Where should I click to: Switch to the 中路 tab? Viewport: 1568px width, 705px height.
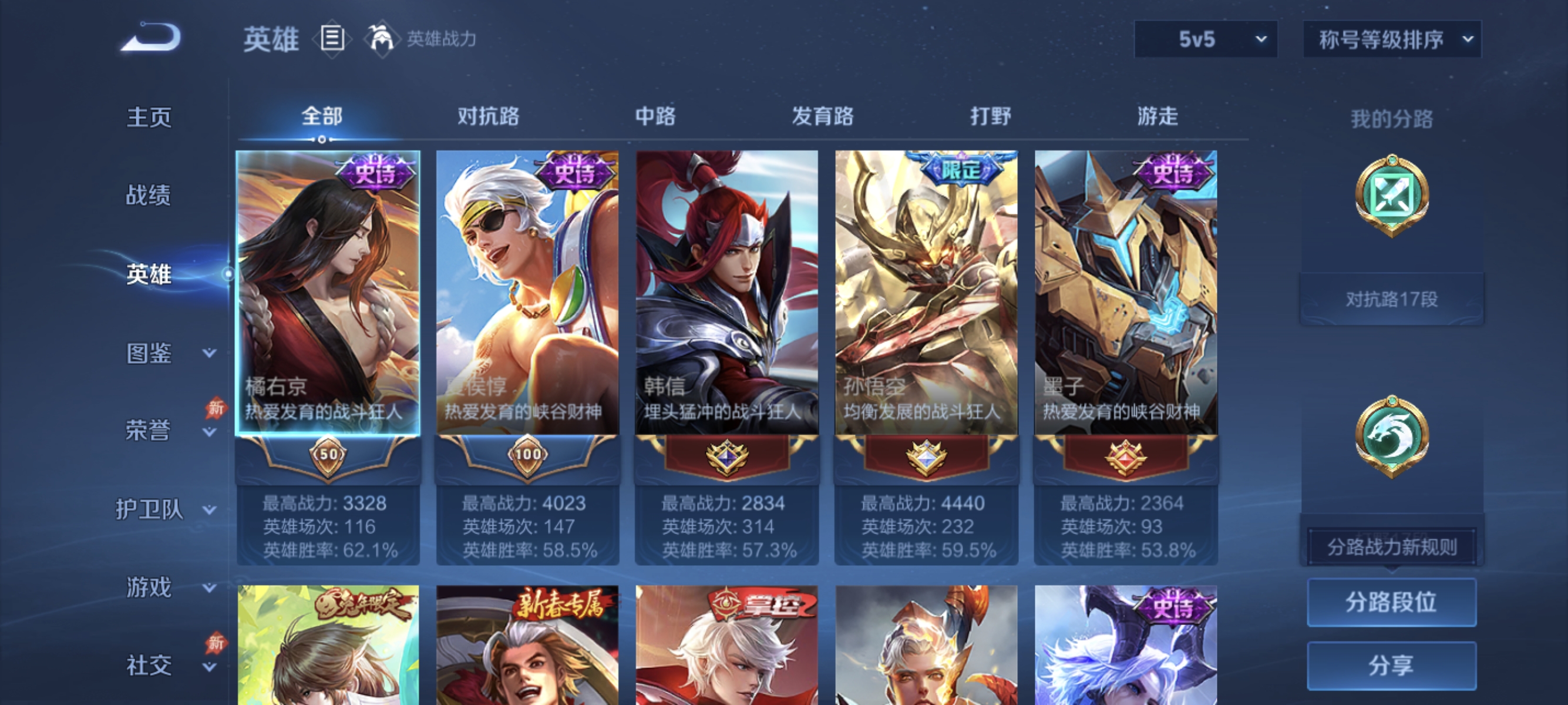[655, 116]
